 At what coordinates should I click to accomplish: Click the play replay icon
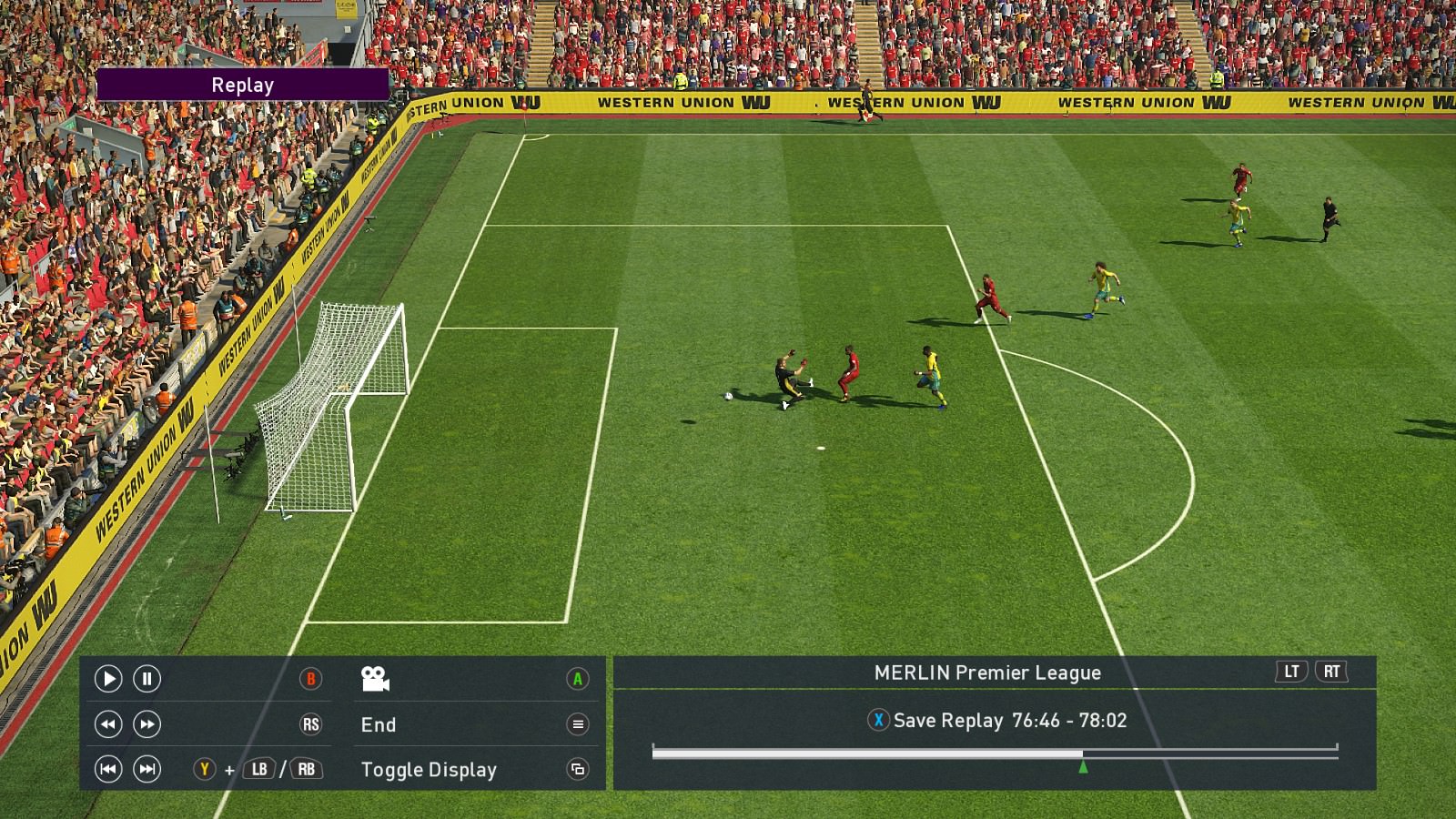[108, 679]
